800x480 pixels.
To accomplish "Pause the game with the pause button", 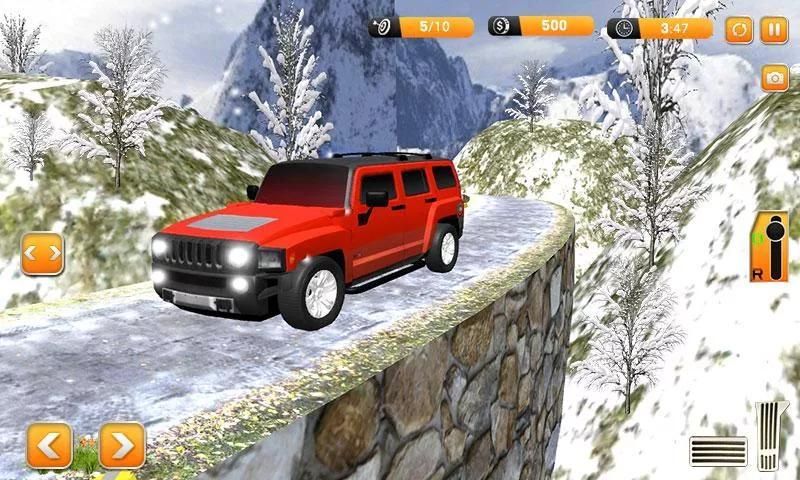I will [774, 29].
